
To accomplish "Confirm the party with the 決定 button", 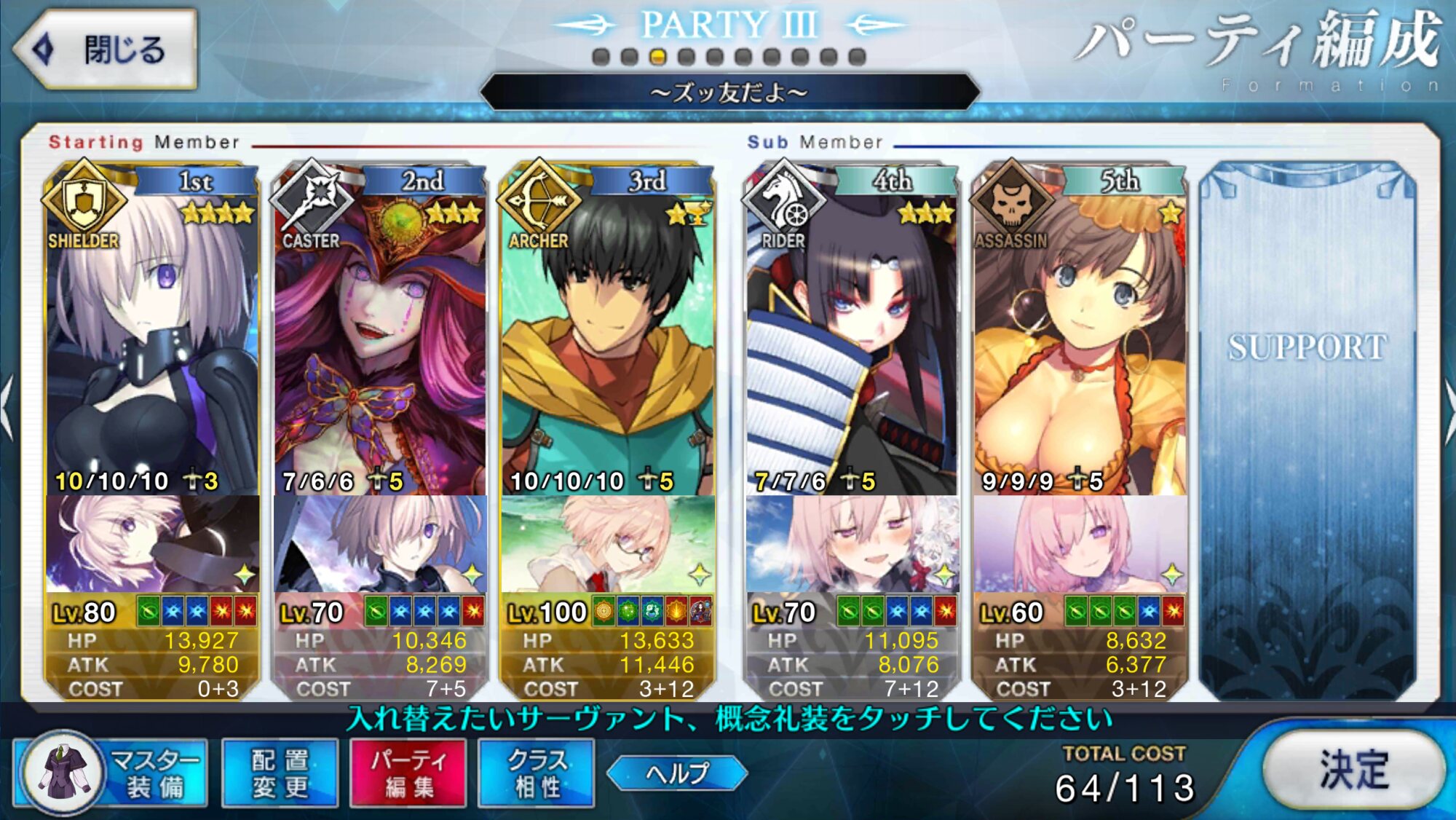I will 1353,769.
